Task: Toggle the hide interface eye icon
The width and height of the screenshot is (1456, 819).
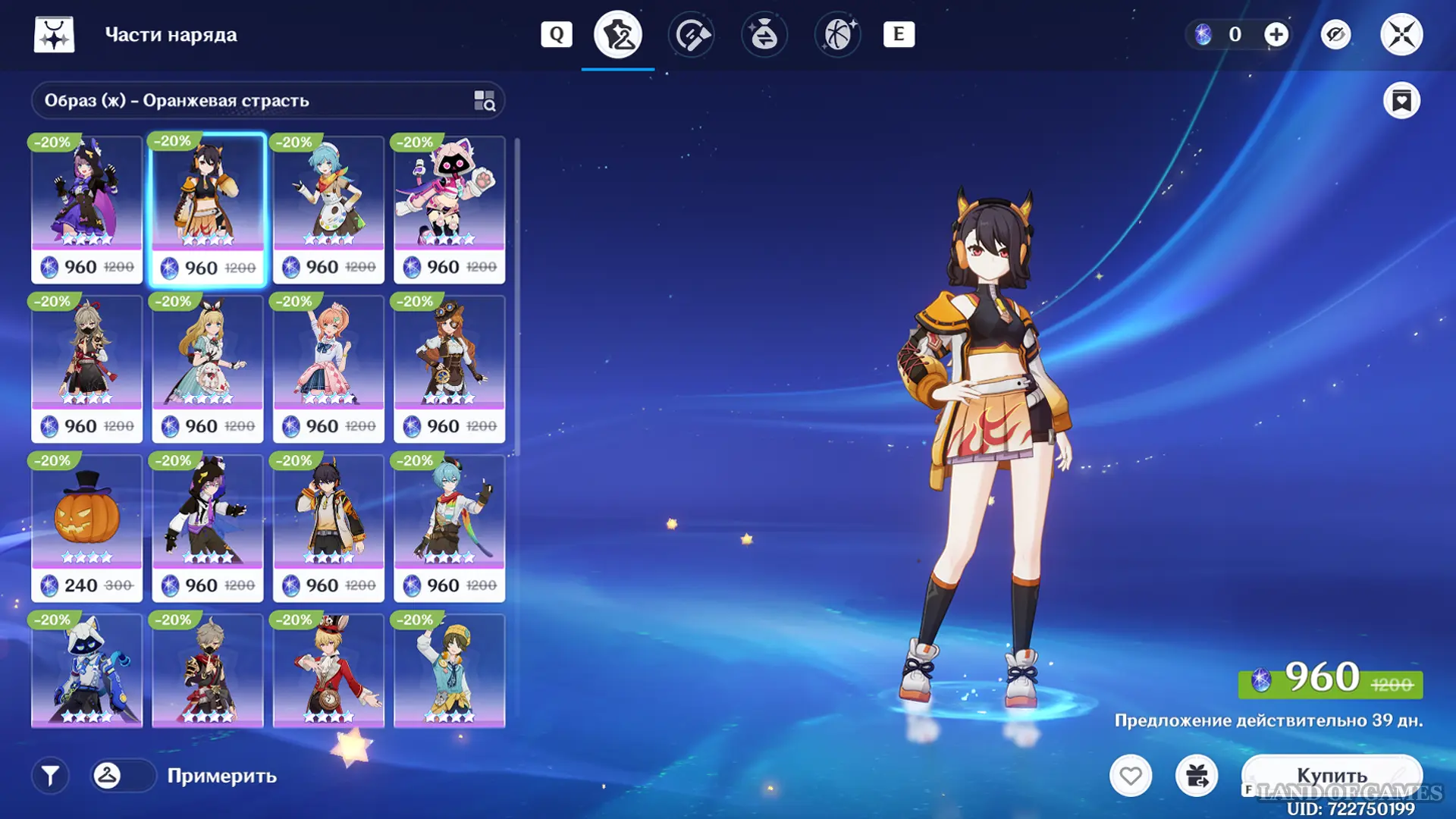Action: (x=1335, y=34)
